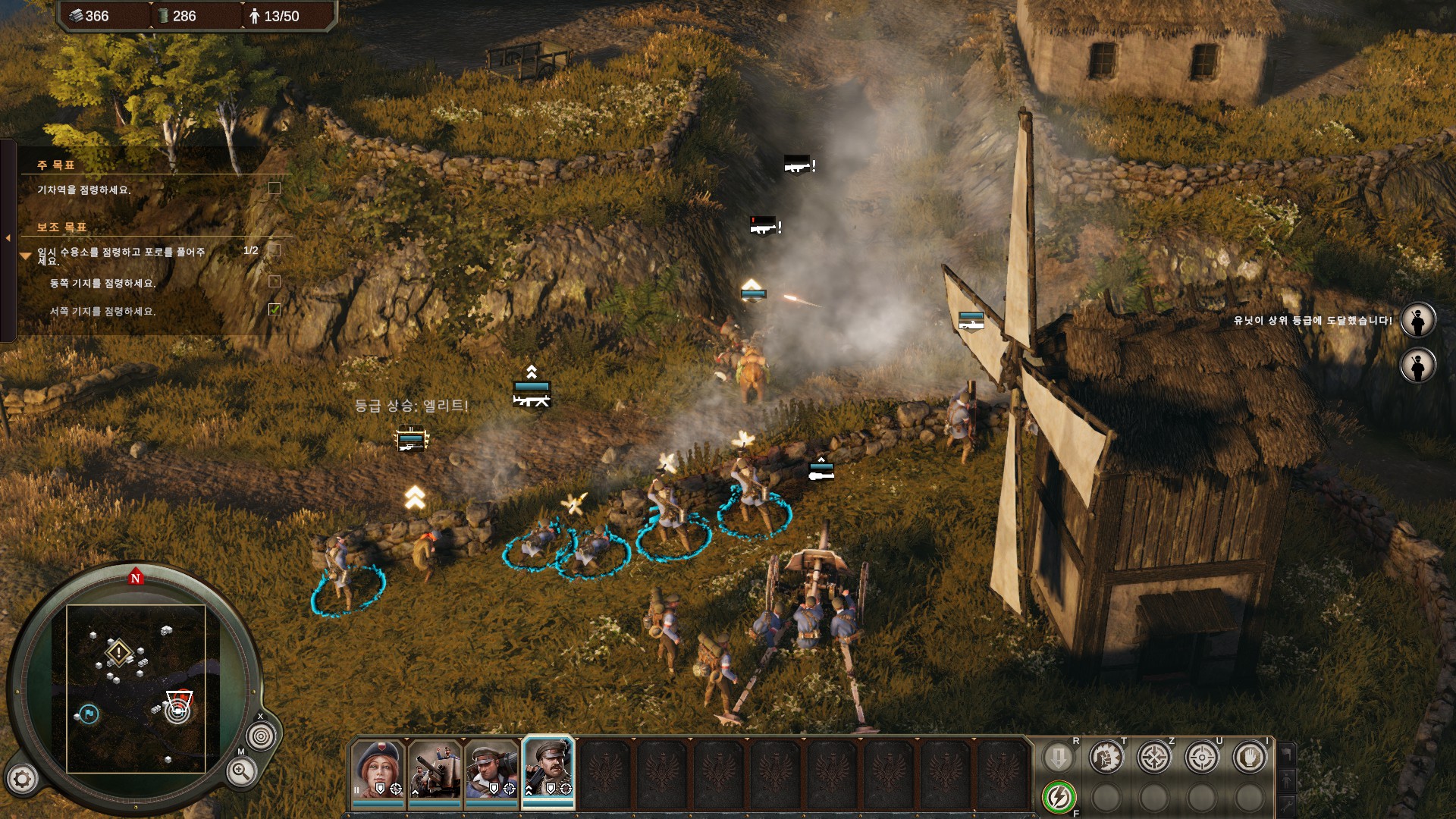Viewport: 1456px width, 819px height.
Task: Issue the raised-hand hold command
Action: click(x=1250, y=757)
